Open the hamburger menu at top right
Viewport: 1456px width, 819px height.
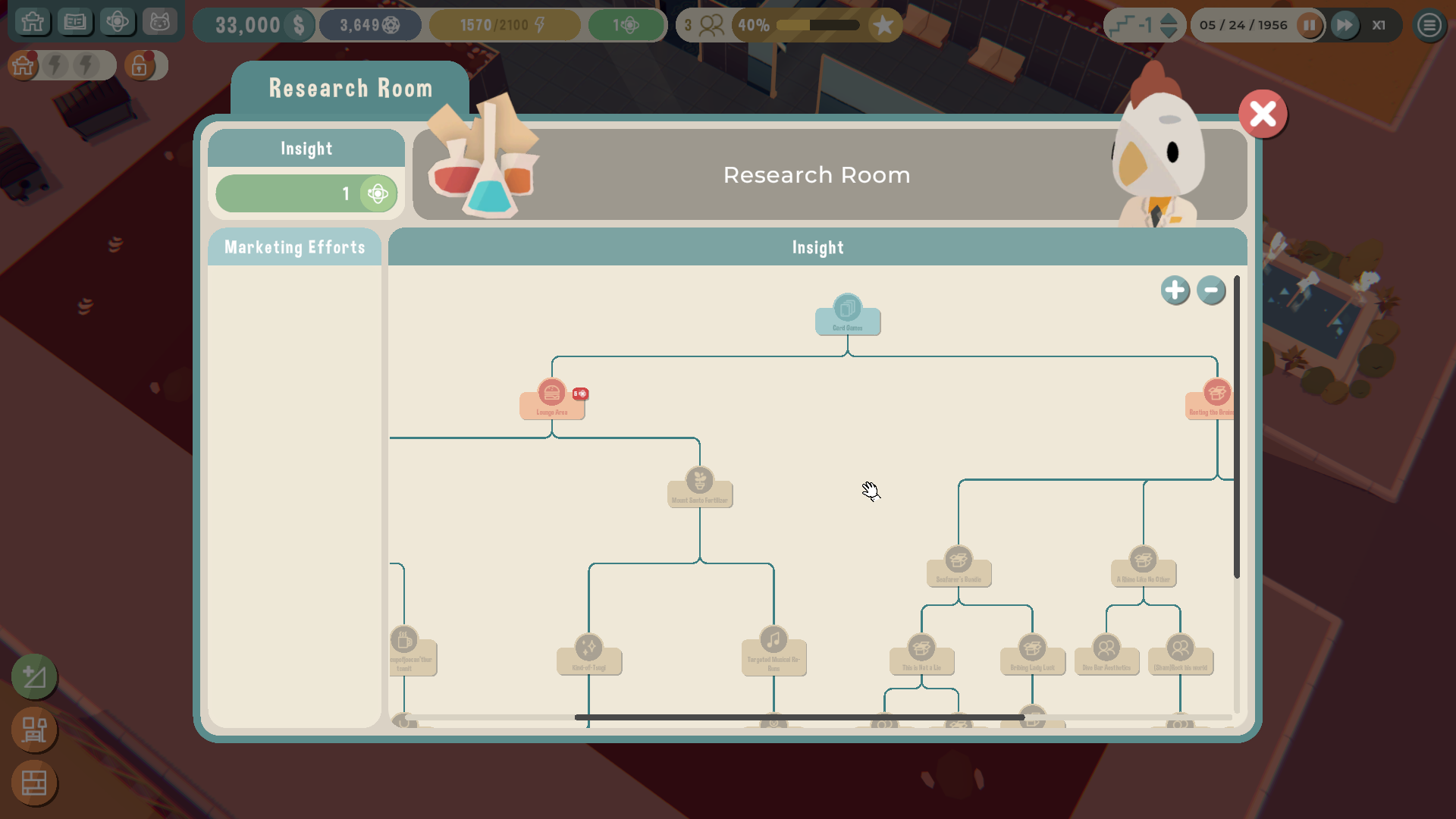(x=1428, y=25)
